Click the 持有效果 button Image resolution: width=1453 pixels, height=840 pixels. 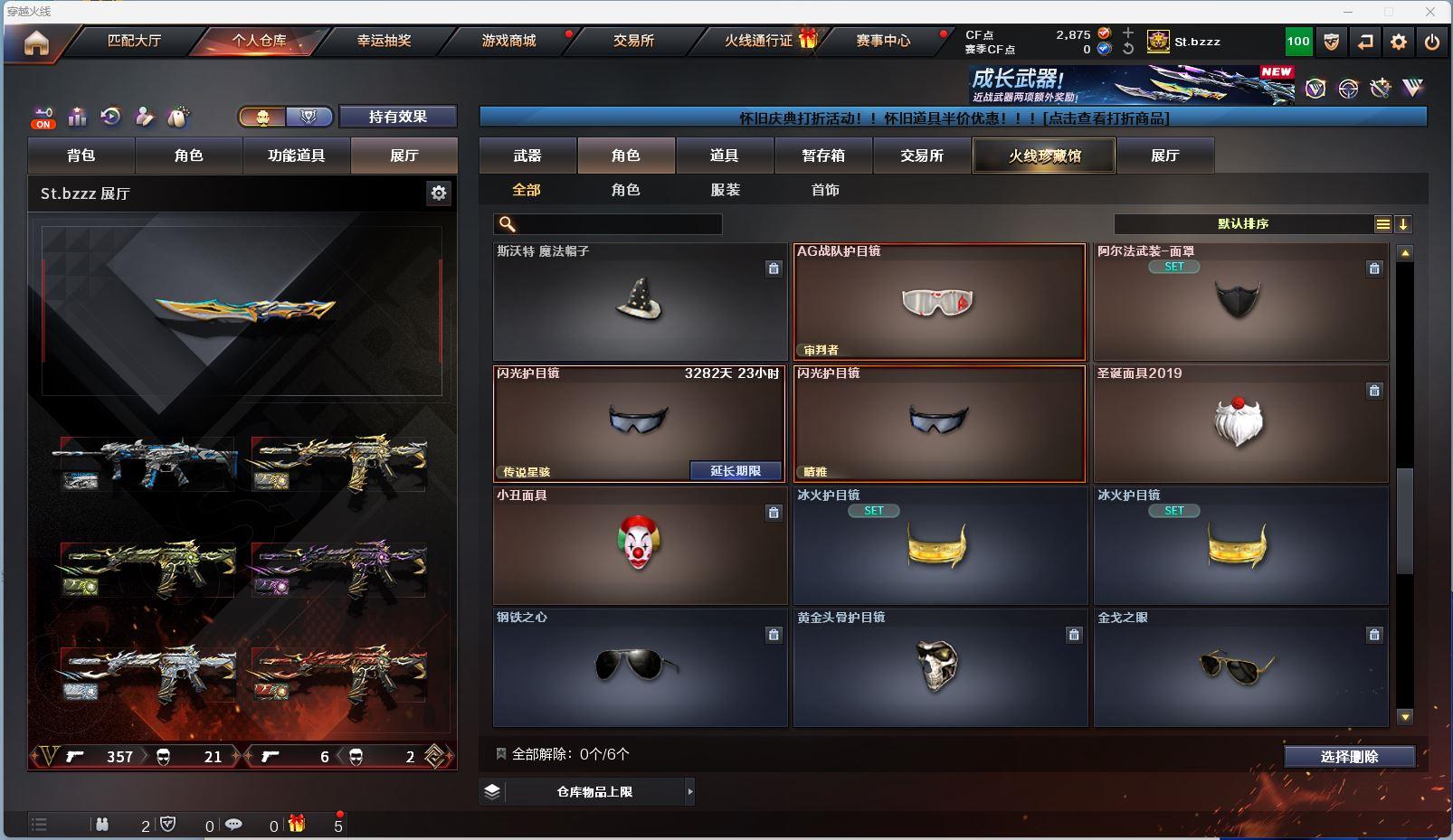pos(397,117)
